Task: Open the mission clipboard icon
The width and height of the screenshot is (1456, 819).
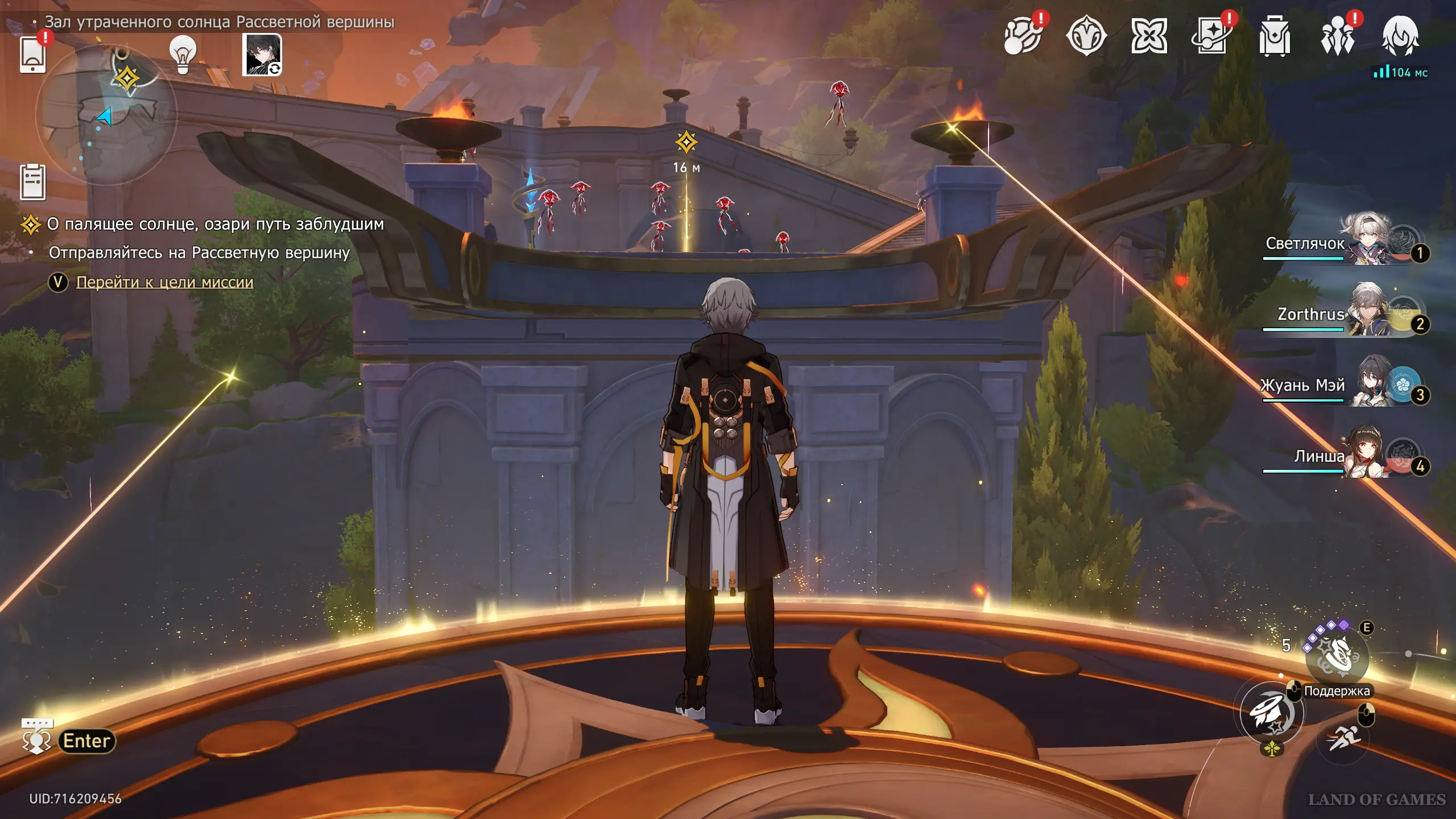Action: coord(32,182)
